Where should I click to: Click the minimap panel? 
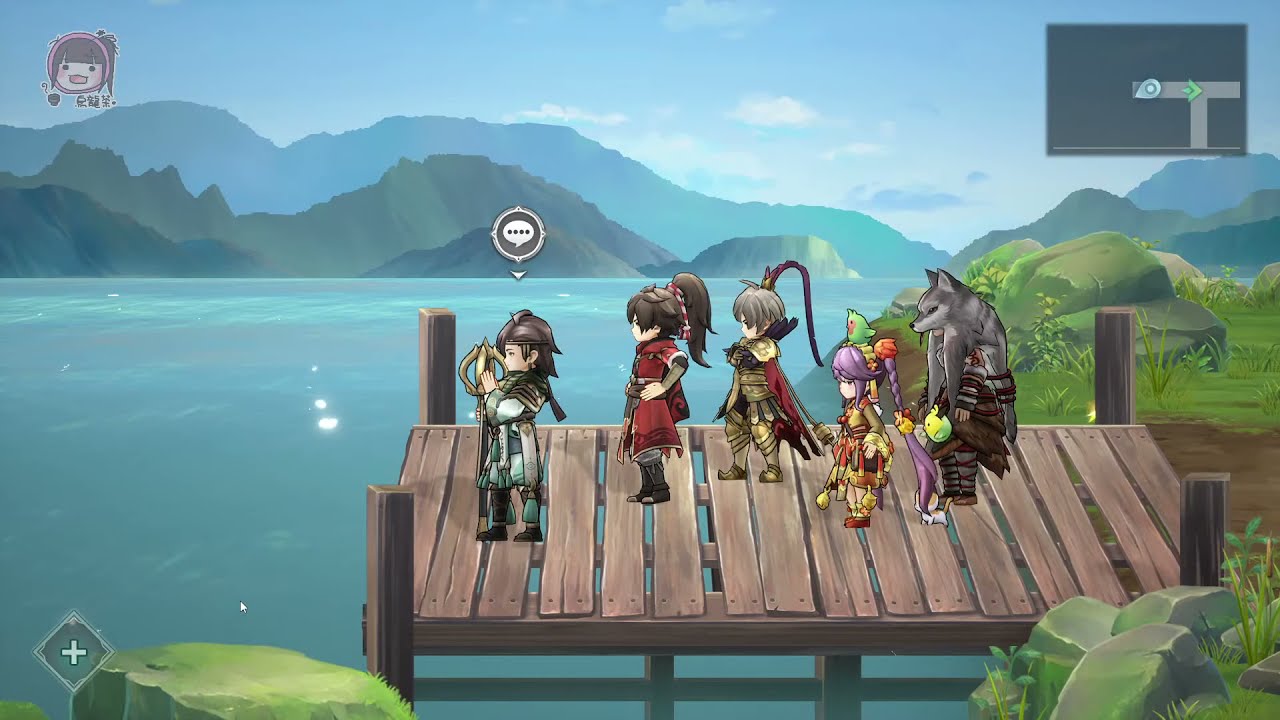pyautogui.click(x=1145, y=90)
